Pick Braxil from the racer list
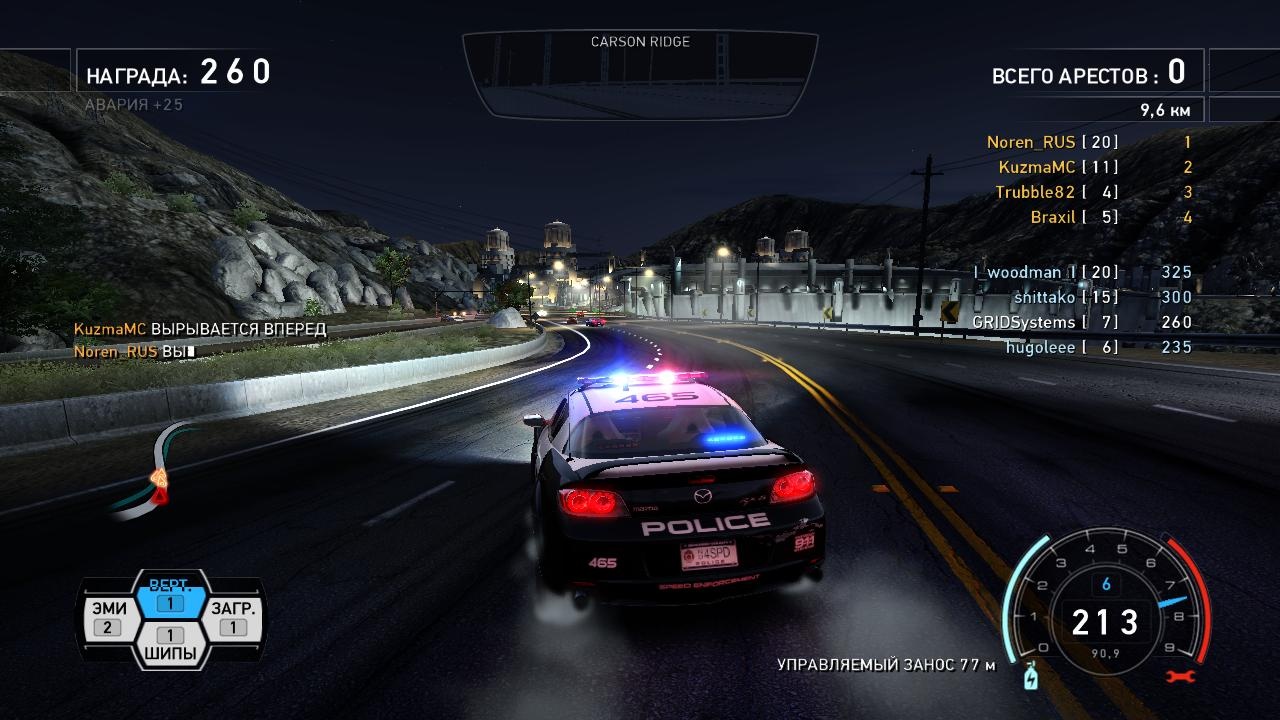The image size is (1280, 720). click(1053, 218)
